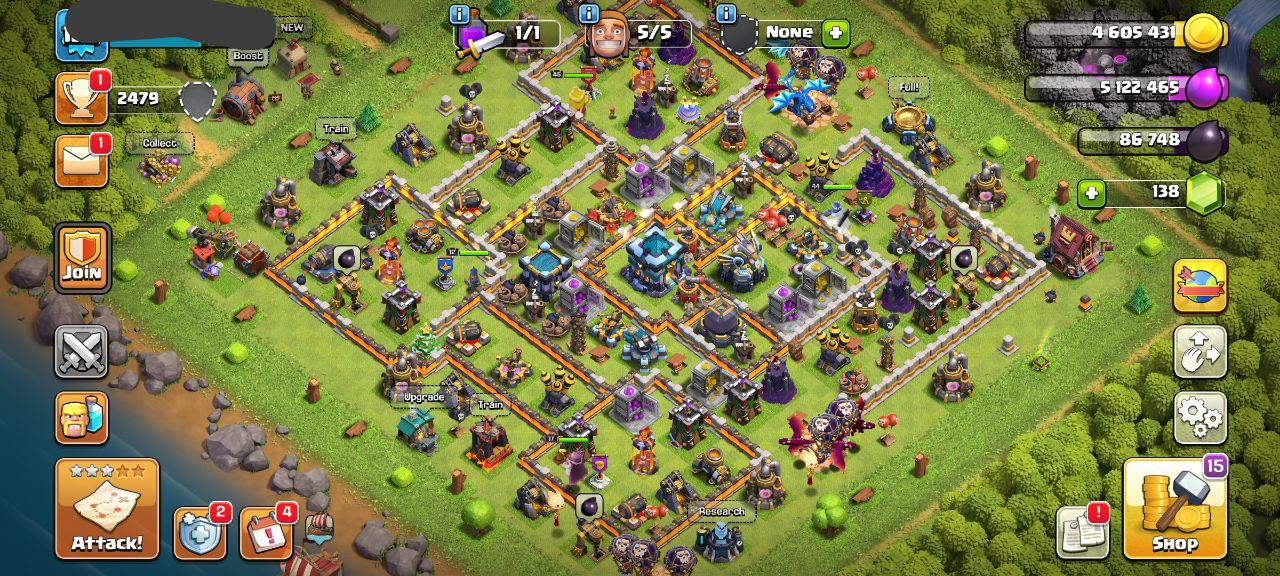Viewport: 1280px width, 576px height.
Task: Open the army overview barbarian icon
Action: tap(81, 417)
